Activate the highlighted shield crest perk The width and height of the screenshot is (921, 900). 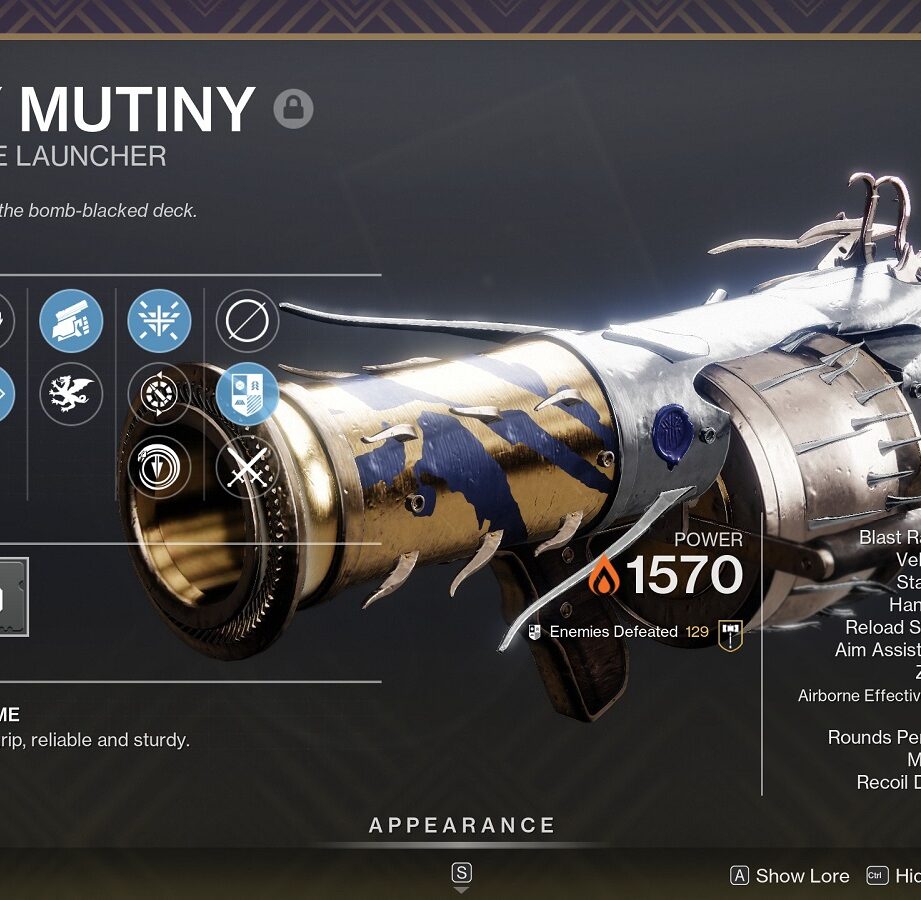coord(247,394)
